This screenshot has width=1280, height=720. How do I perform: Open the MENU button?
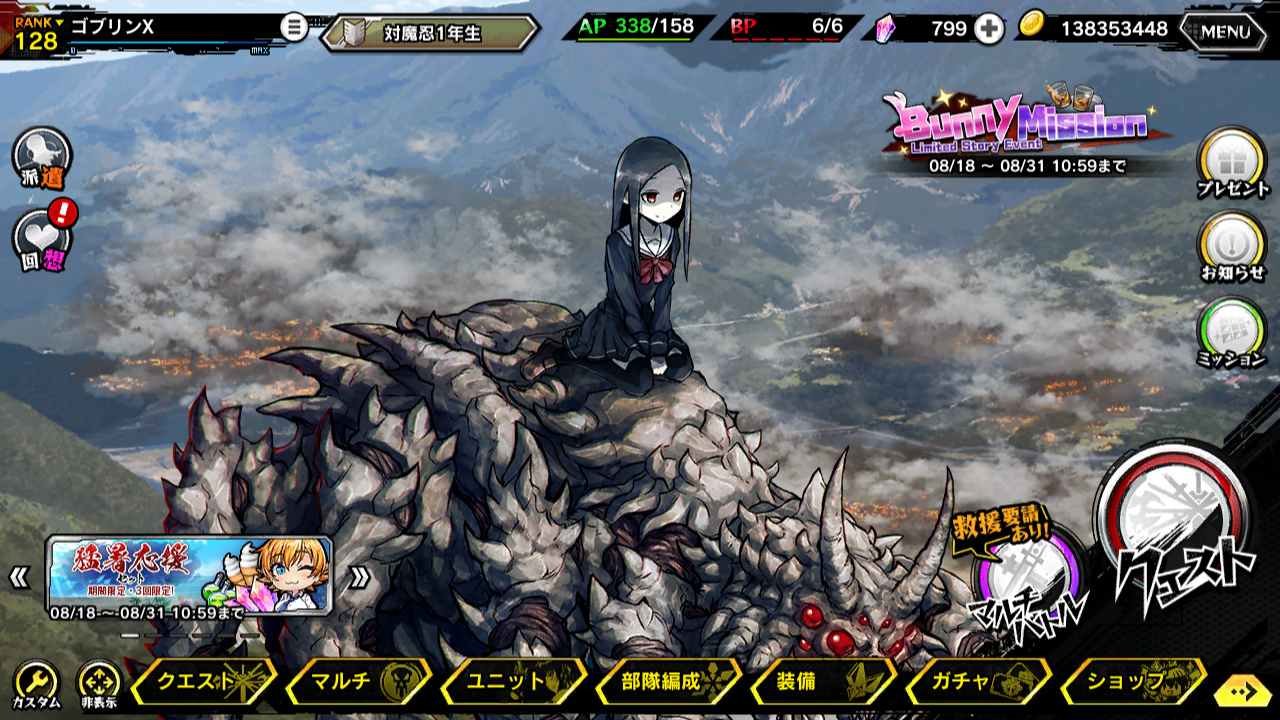click(1224, 31)
